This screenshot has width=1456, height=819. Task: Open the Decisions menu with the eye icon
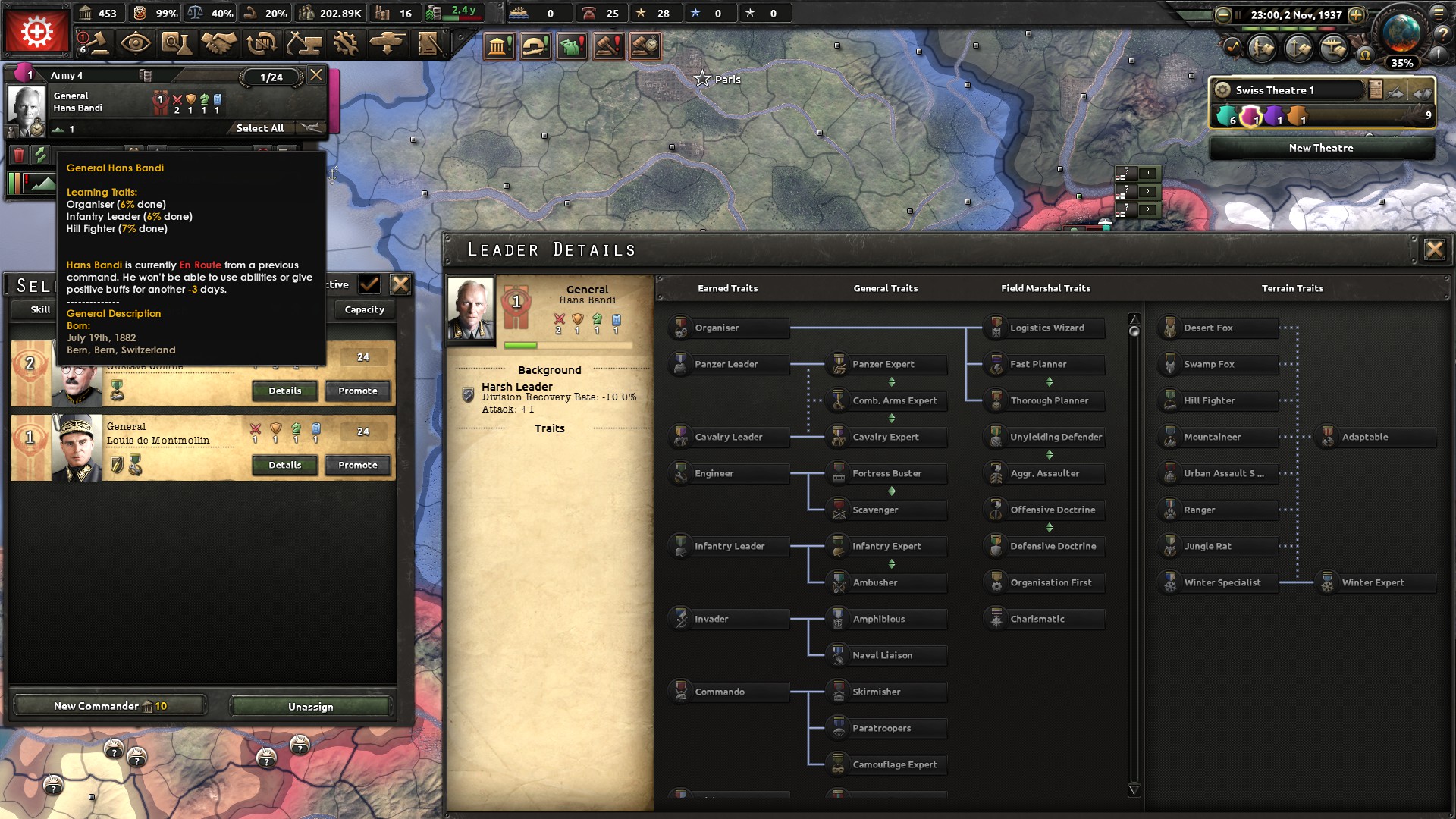pyautogui.click(x=136, y=44)
